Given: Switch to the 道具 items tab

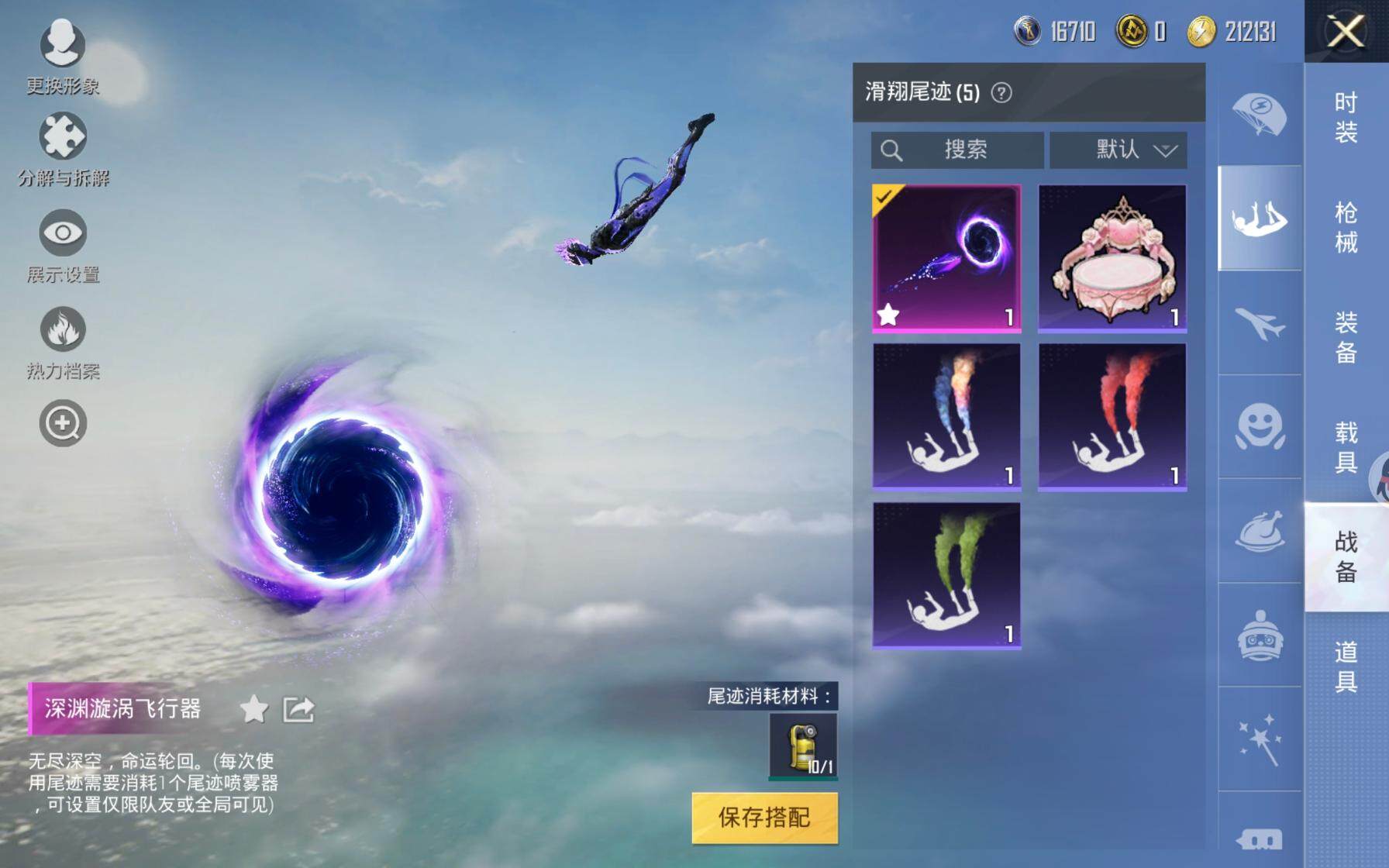Looking at the screenshot, I should pos(1346,666).
